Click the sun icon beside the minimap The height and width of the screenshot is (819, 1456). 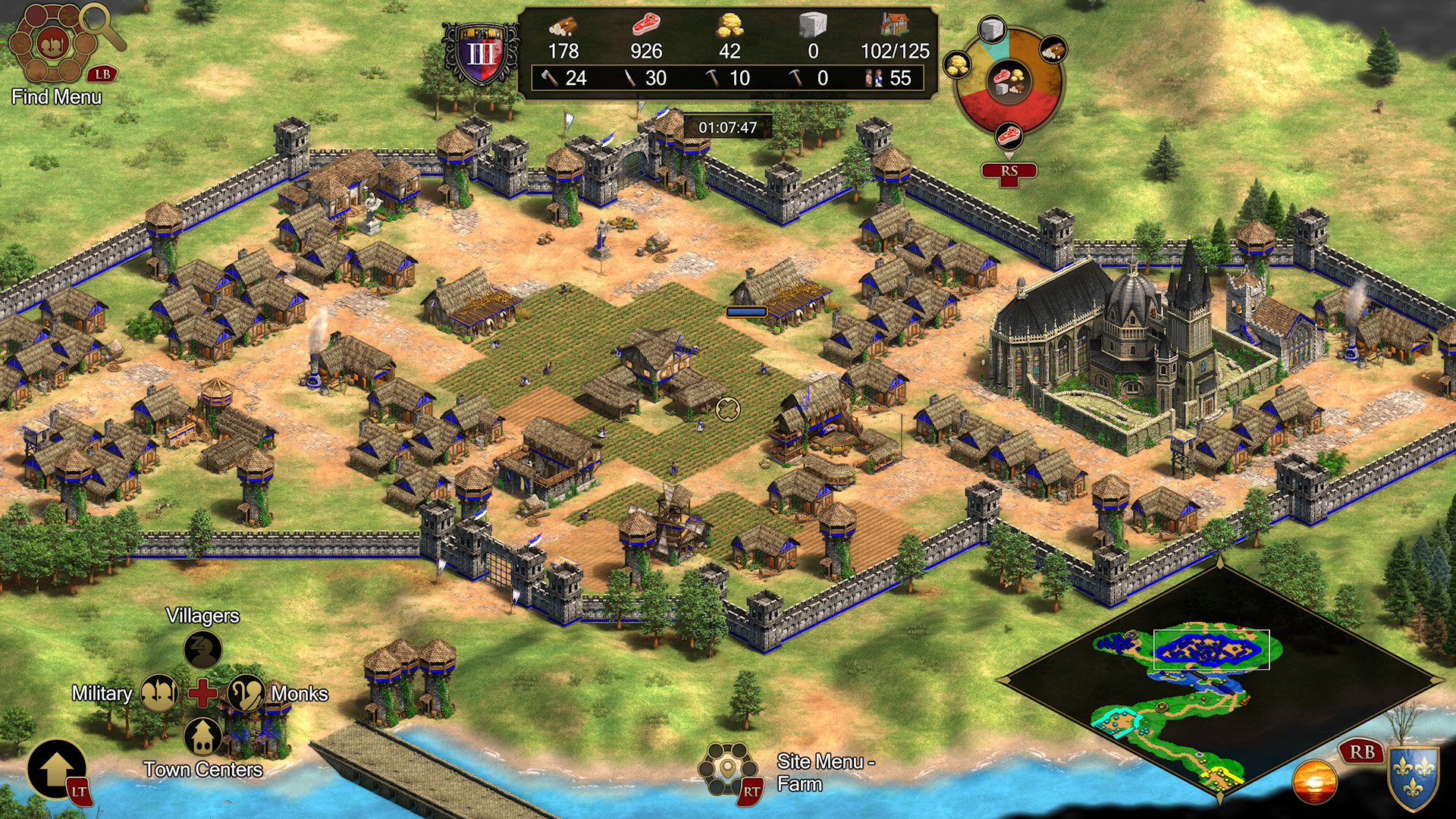tap(1315, 781)
